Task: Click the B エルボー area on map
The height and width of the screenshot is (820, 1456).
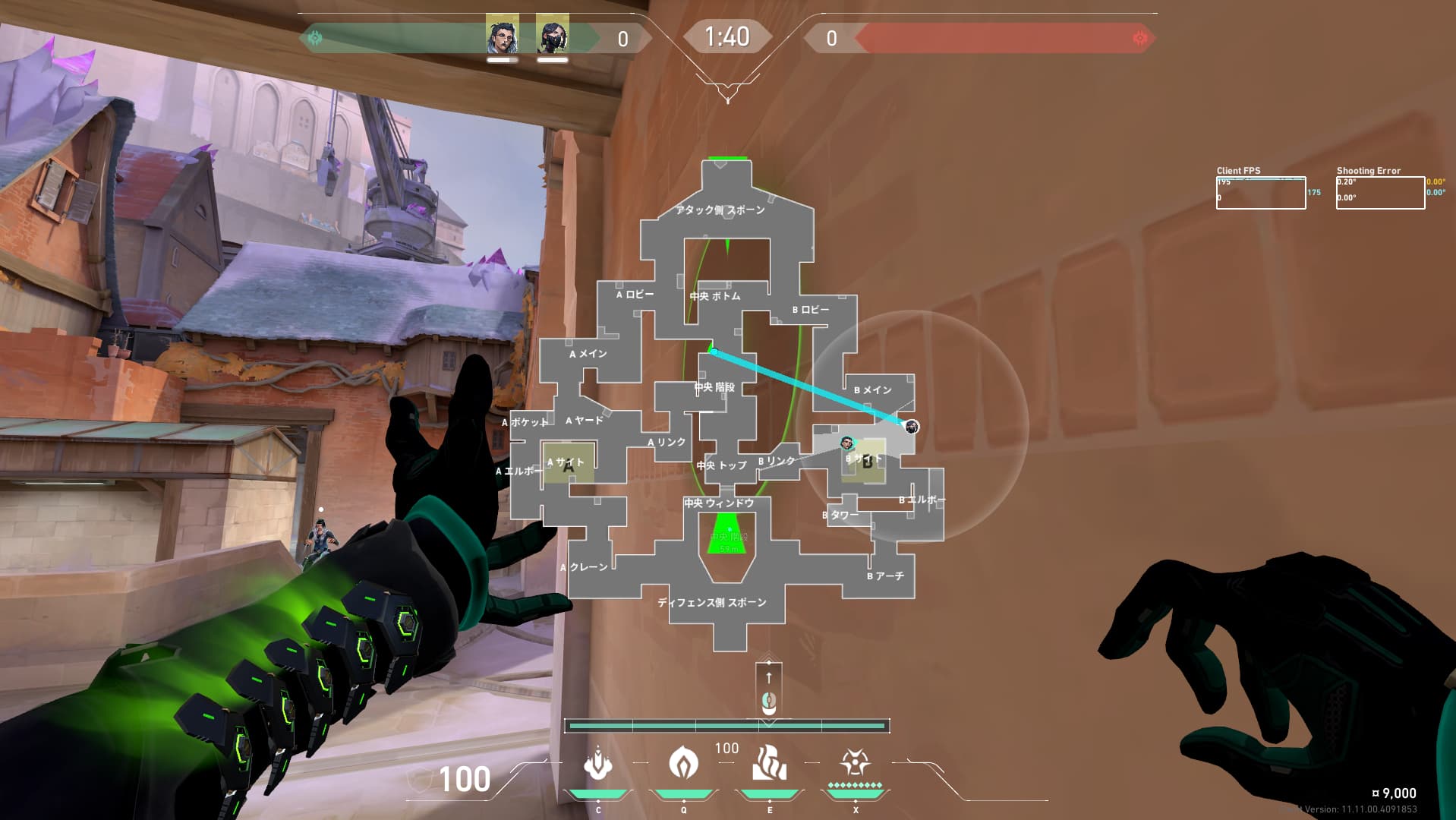Action: [921, 500]
